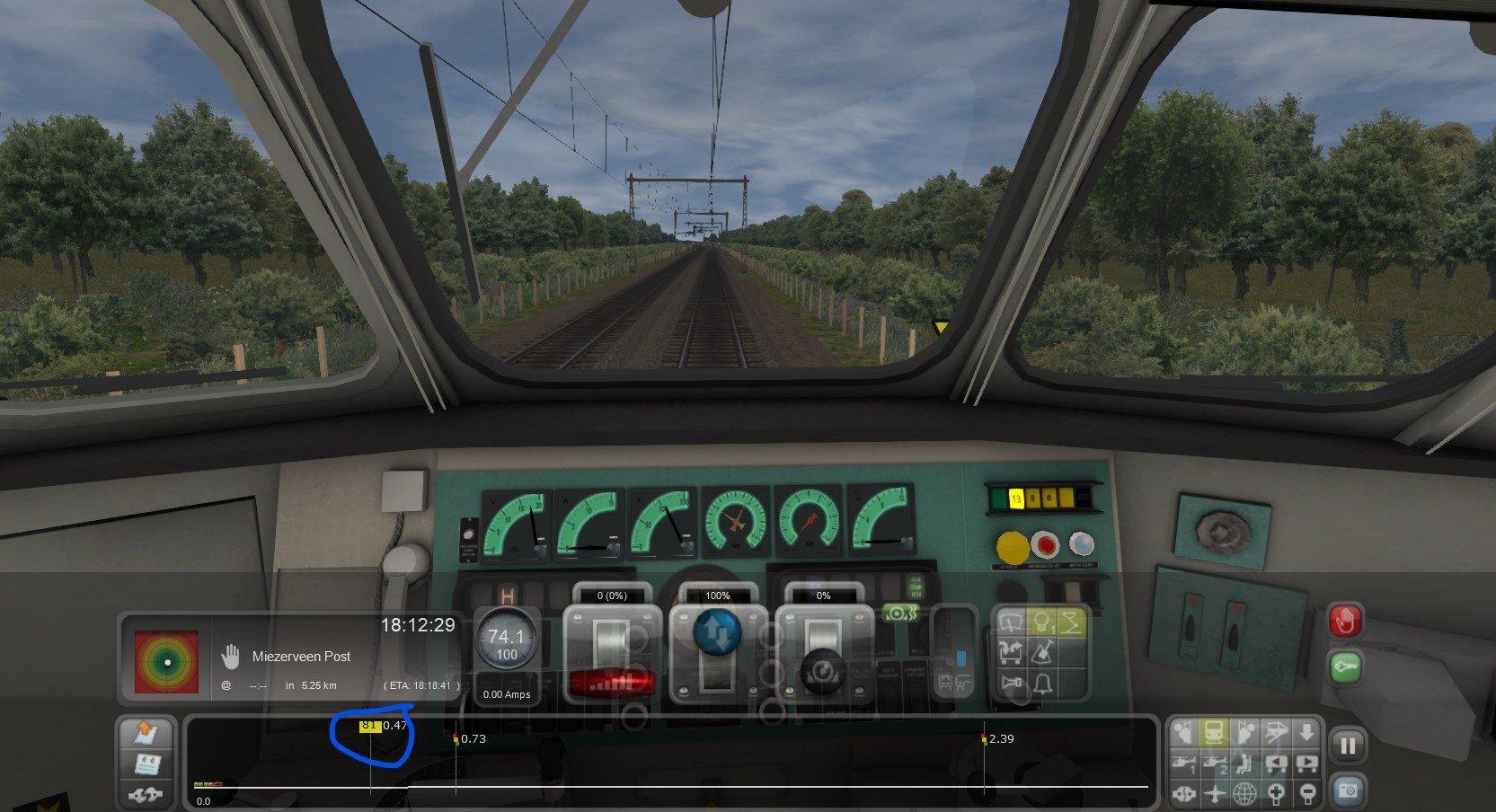Pause the game with the pause button
The height and width of the screenshot is (812, 1496).
(x=1348, y=746)
